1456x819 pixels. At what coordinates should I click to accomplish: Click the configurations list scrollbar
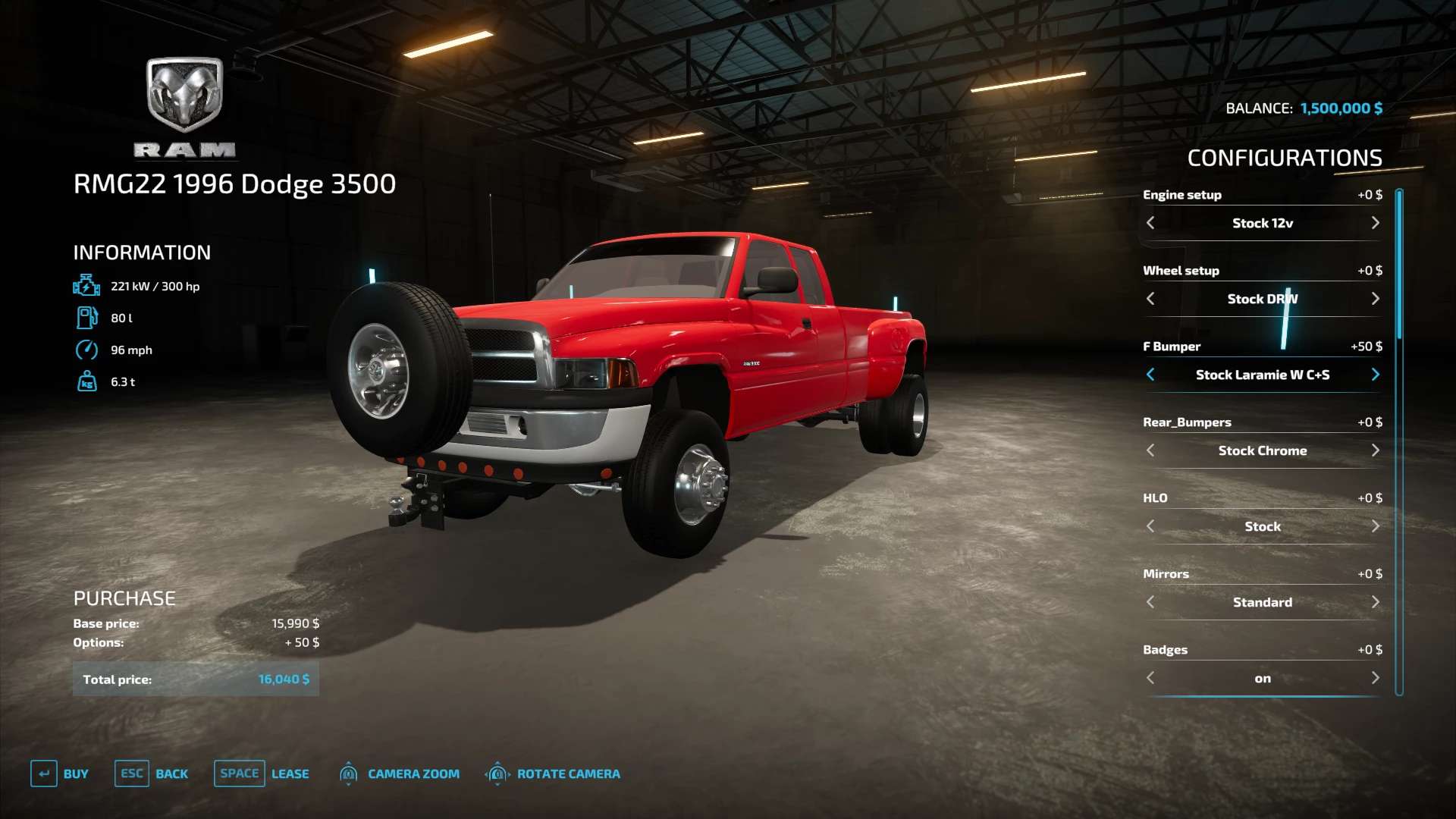[x=1399, y=265]
